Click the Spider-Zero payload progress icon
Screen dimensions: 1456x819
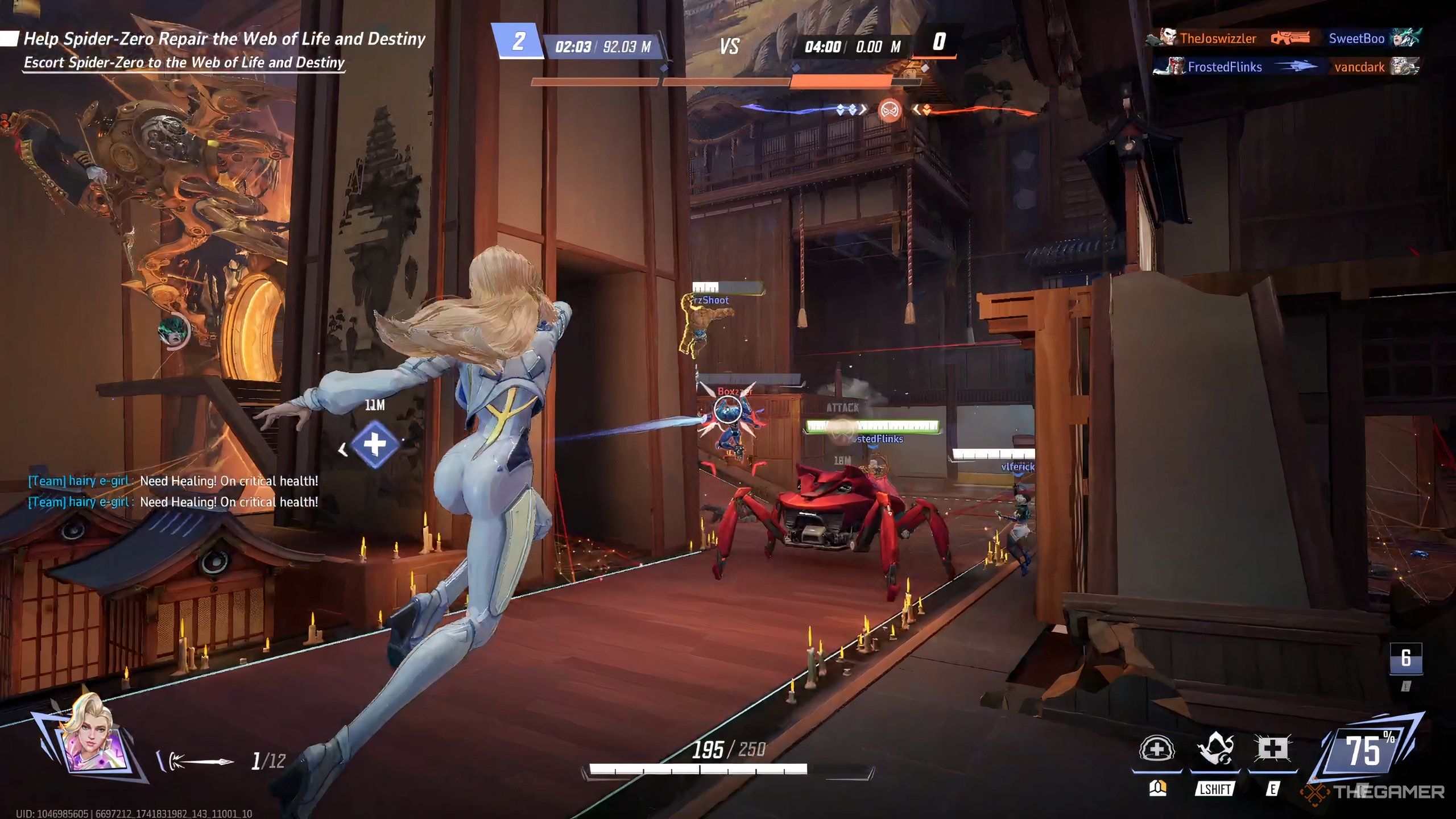[890, 110]
